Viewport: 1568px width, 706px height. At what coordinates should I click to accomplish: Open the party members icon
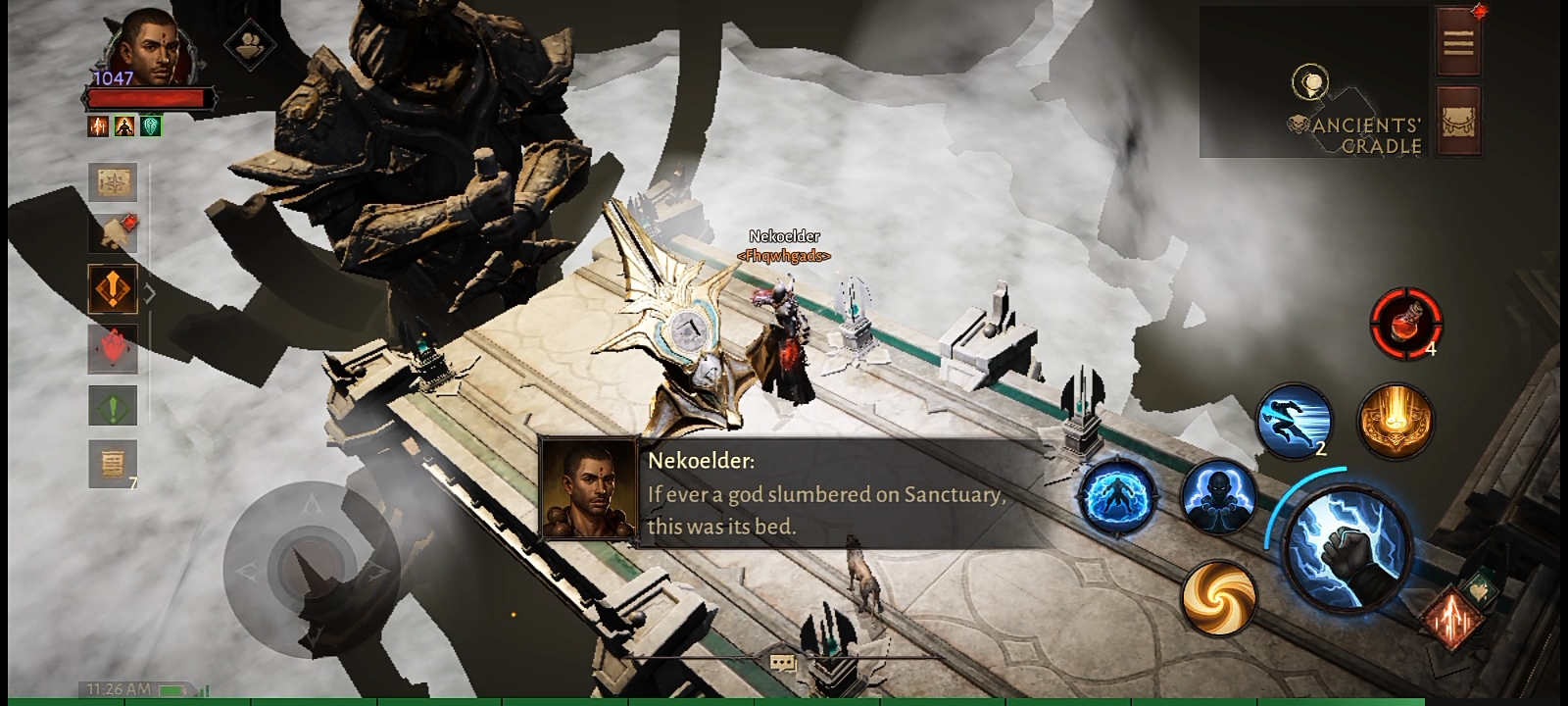249,45
